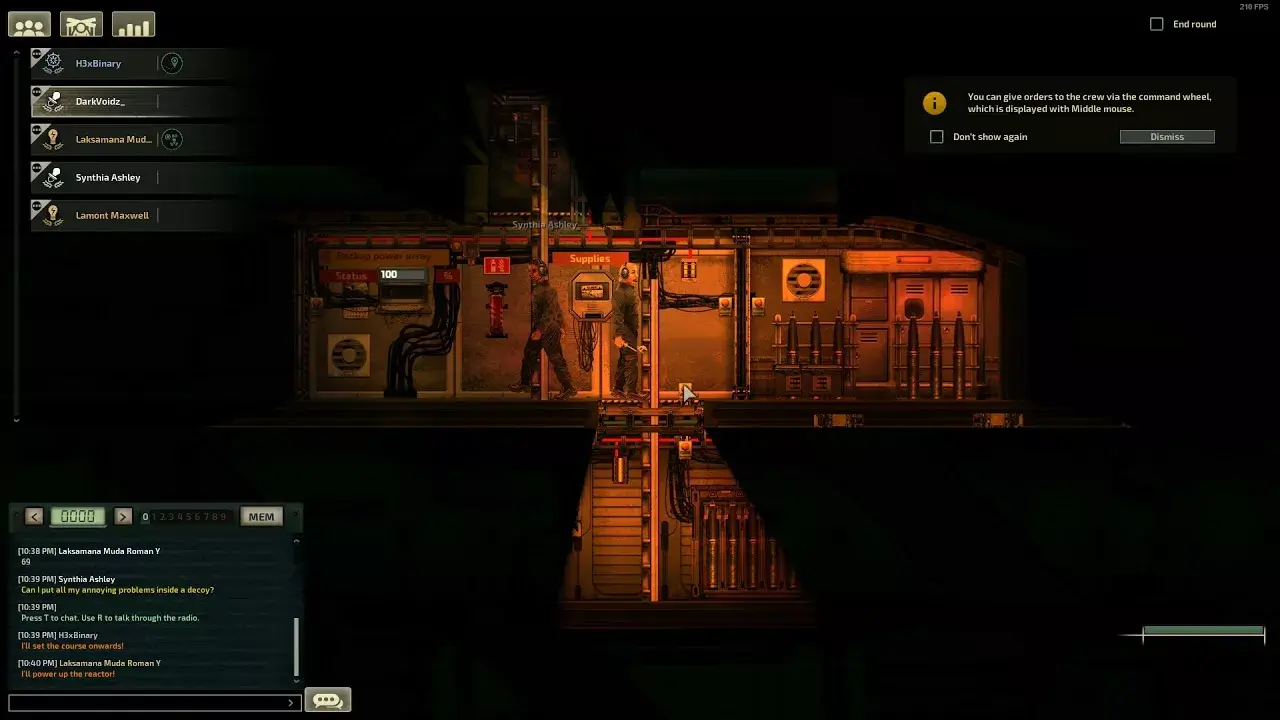1280x720 pixels.
Task: Click the chat input field at bottom
Action: pos(150,701)
